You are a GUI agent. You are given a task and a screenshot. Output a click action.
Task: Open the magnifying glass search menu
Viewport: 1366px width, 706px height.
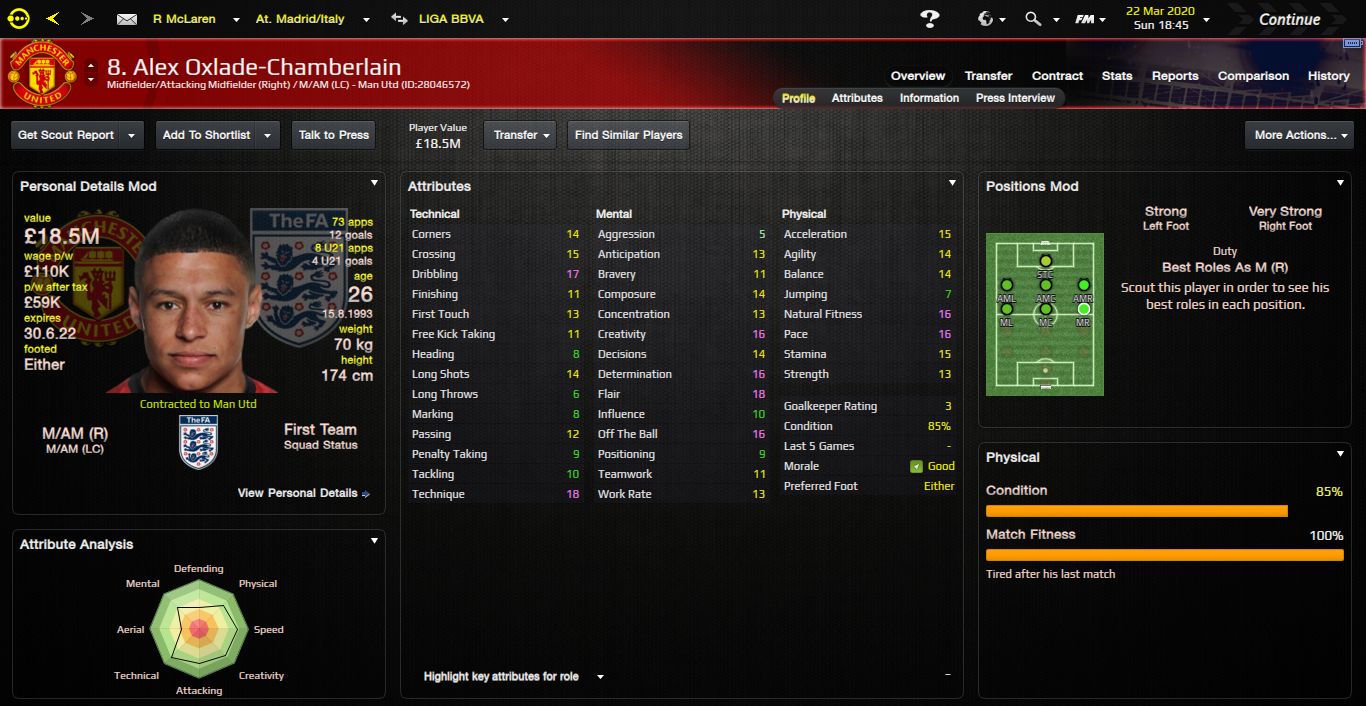1038,19
